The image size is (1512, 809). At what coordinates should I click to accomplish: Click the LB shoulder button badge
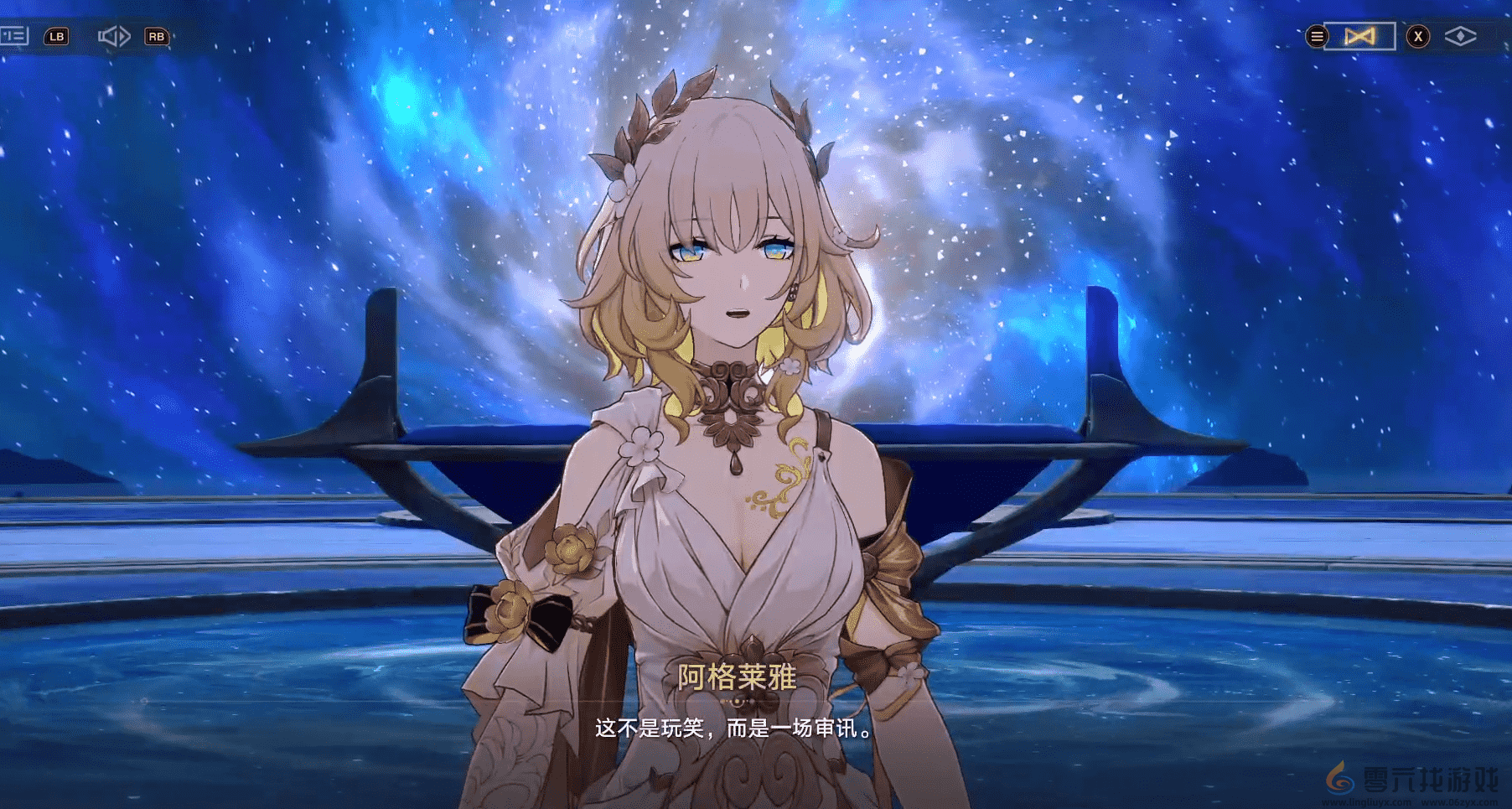point(55,36)
